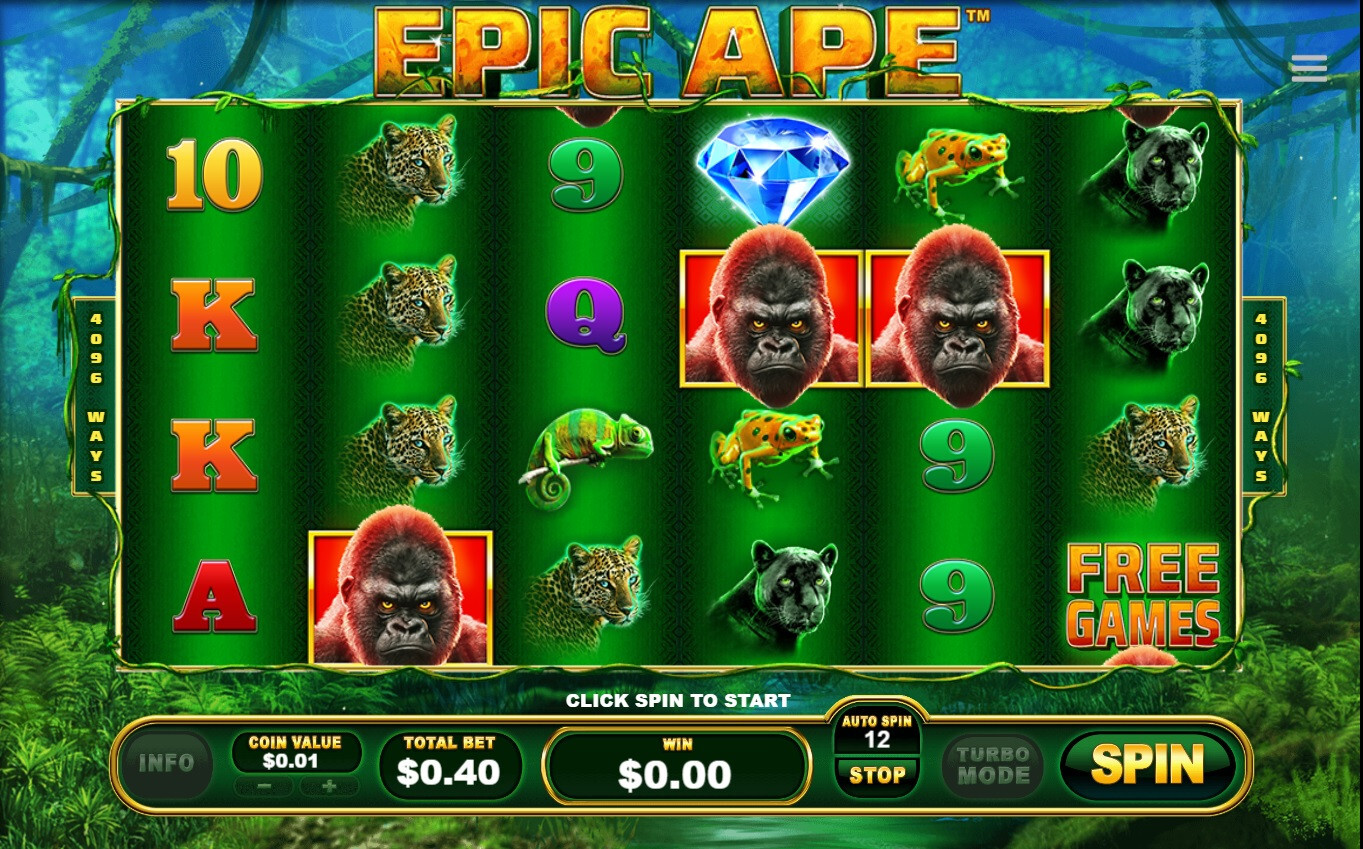Click the Coin Value display
The image size is (1363, 849).
click(295, 752)
